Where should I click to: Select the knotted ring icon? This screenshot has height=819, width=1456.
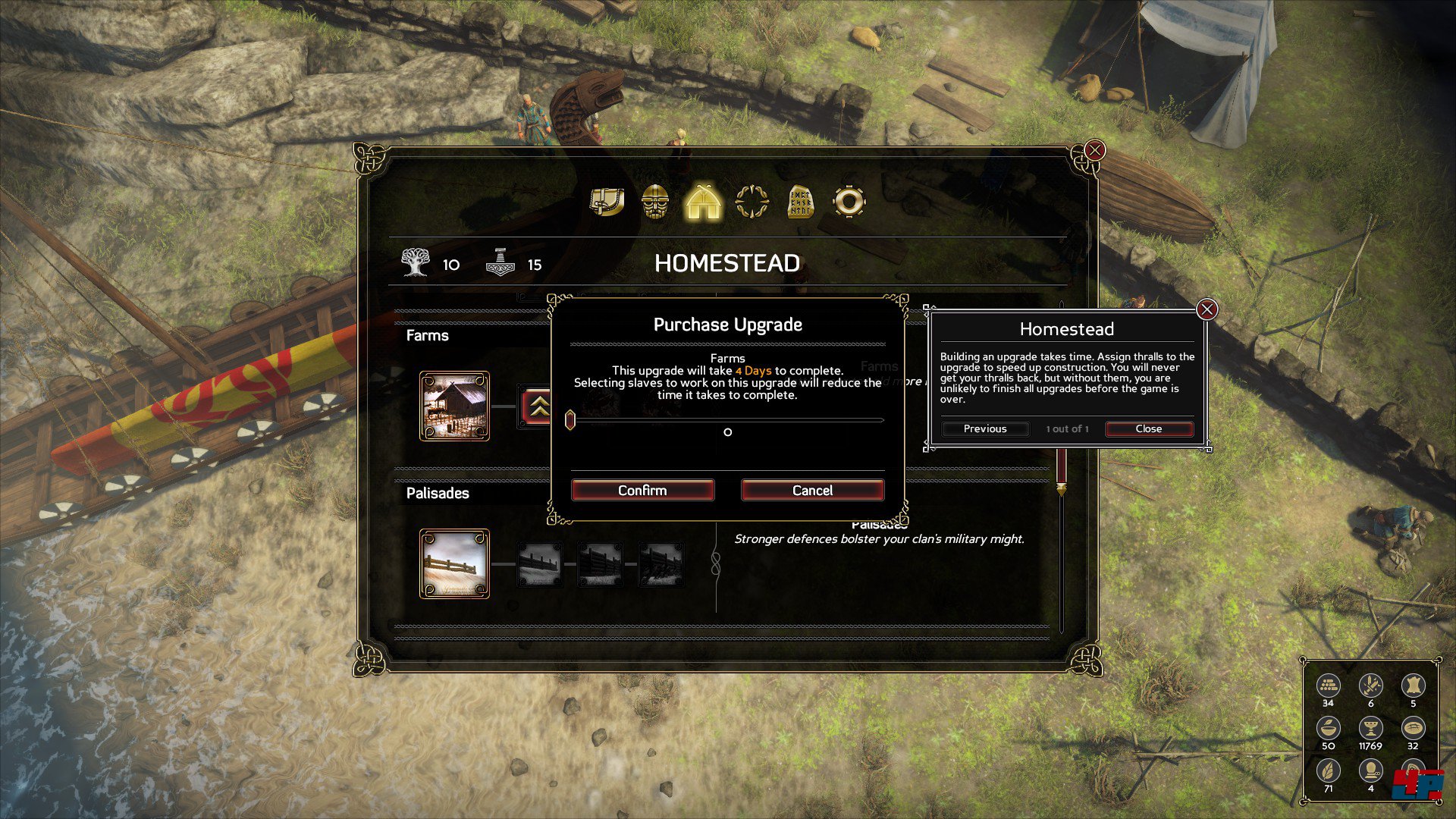751,201
